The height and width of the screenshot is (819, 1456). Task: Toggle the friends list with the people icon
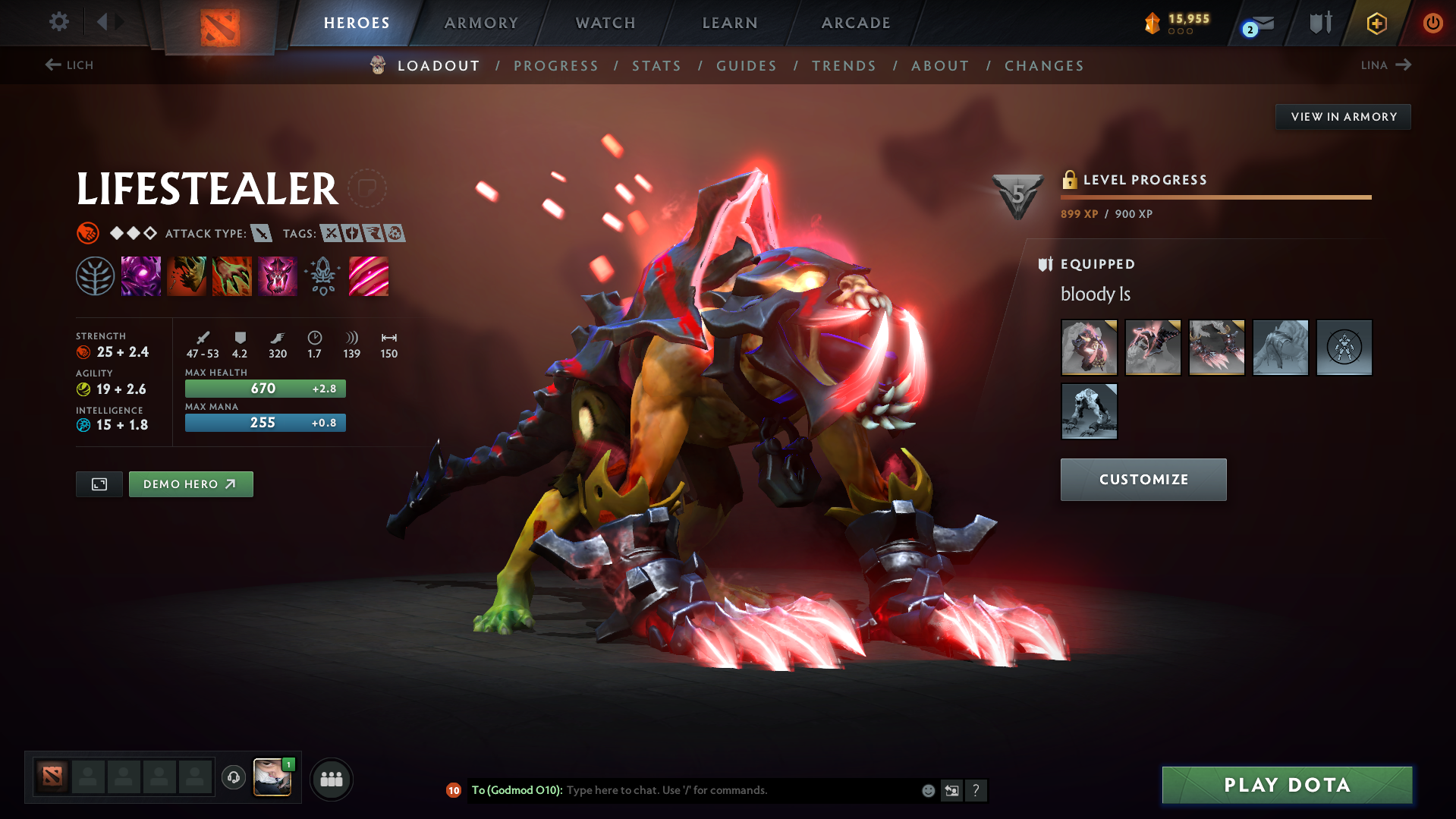point(331,779)
